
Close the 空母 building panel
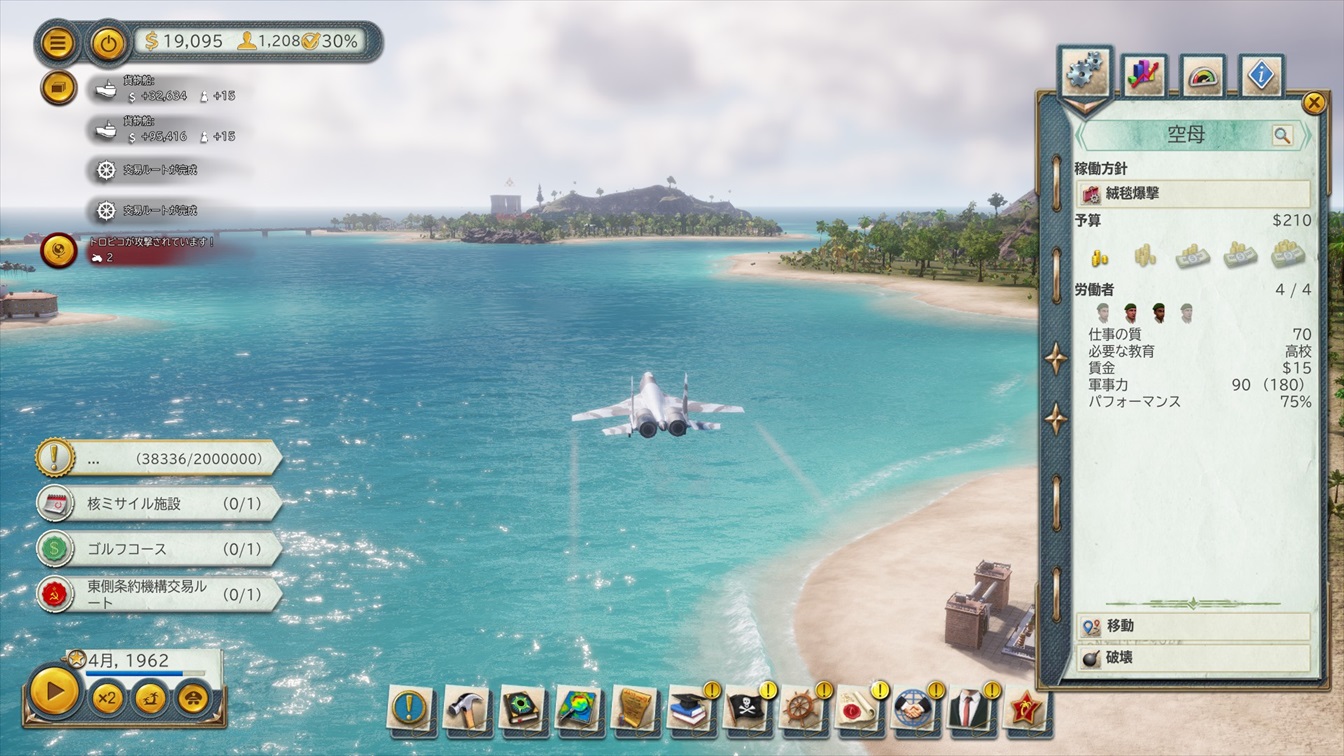(x=1313, y=102)
